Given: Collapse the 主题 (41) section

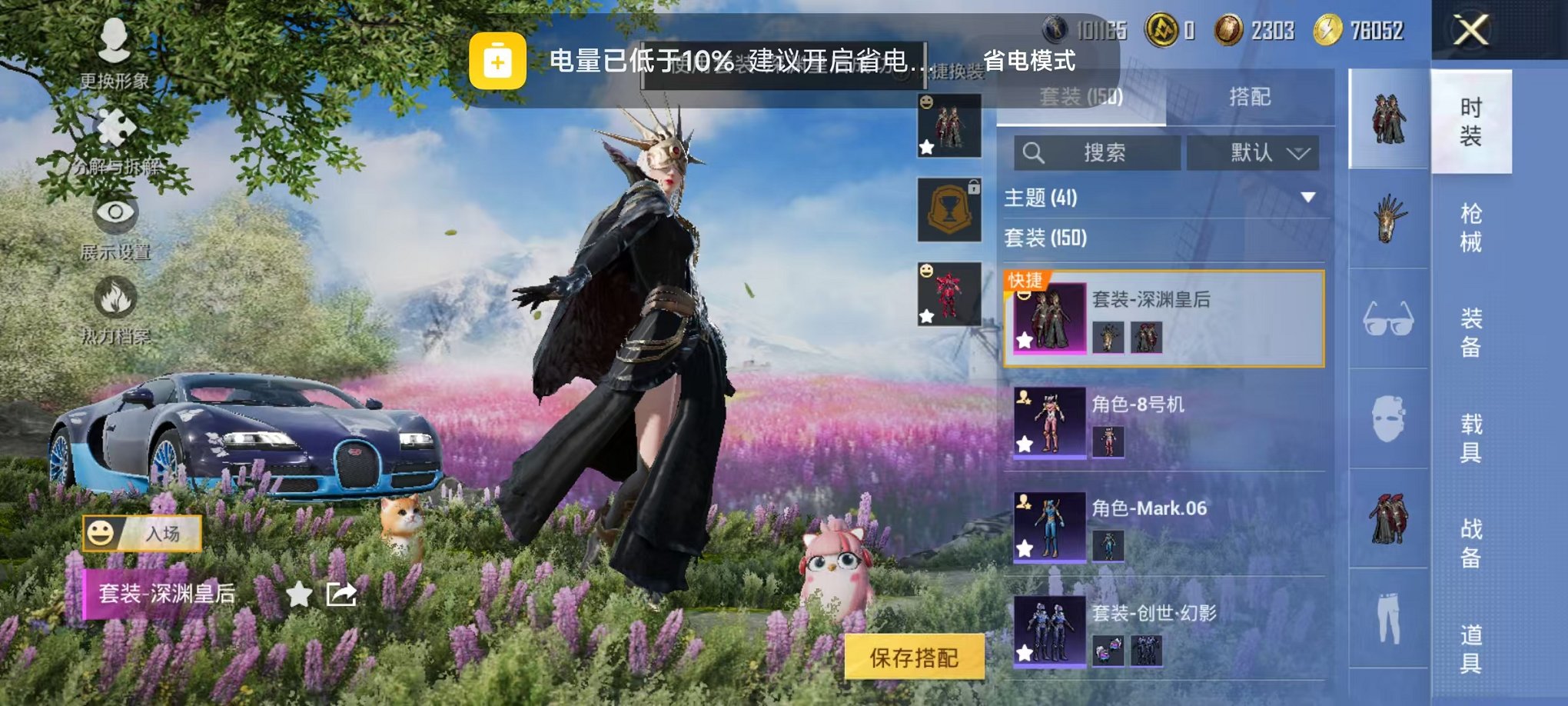Looking at the screenshot, I should coord(1153,198).
